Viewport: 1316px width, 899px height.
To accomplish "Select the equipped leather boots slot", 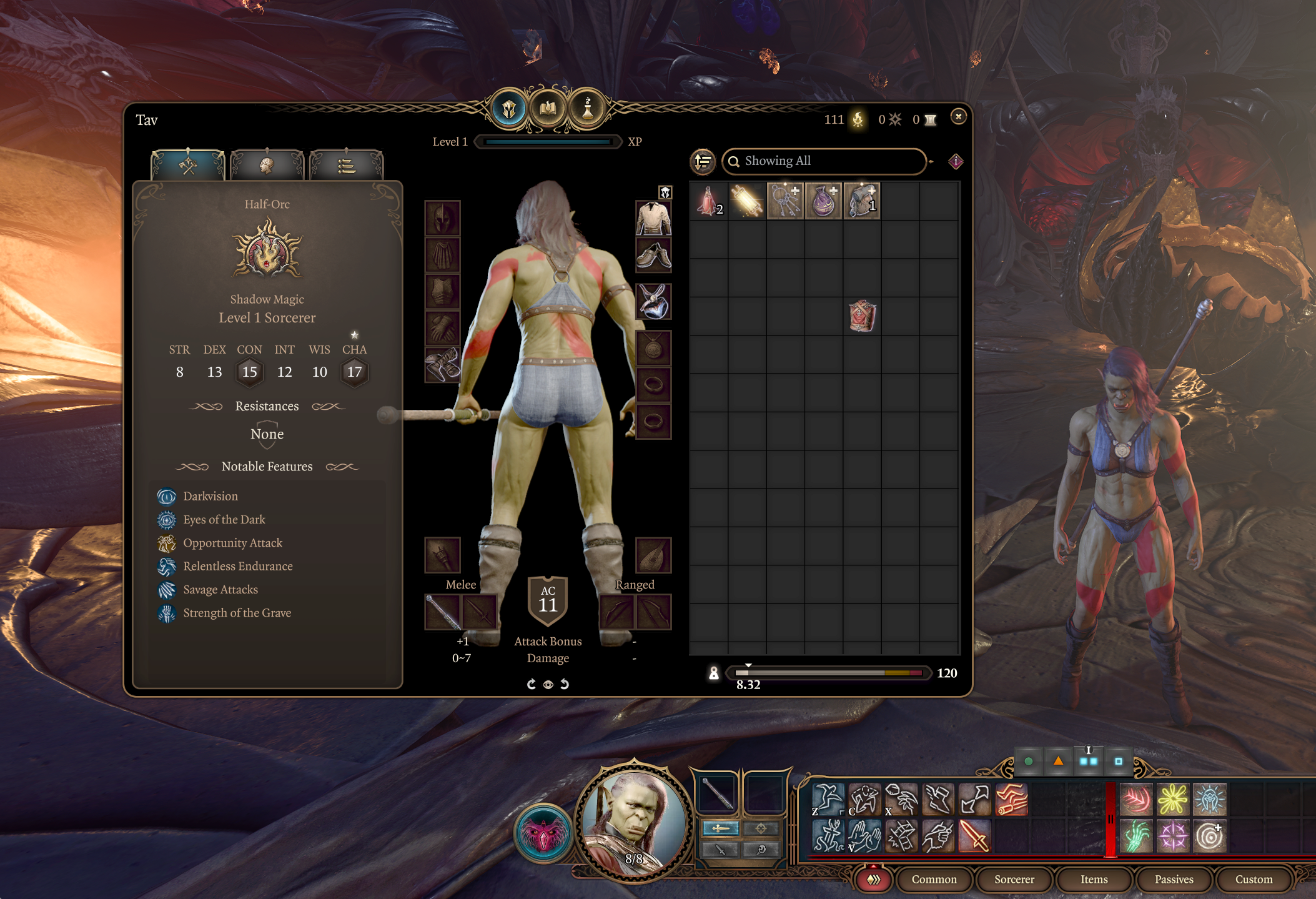I will point(653,255).
